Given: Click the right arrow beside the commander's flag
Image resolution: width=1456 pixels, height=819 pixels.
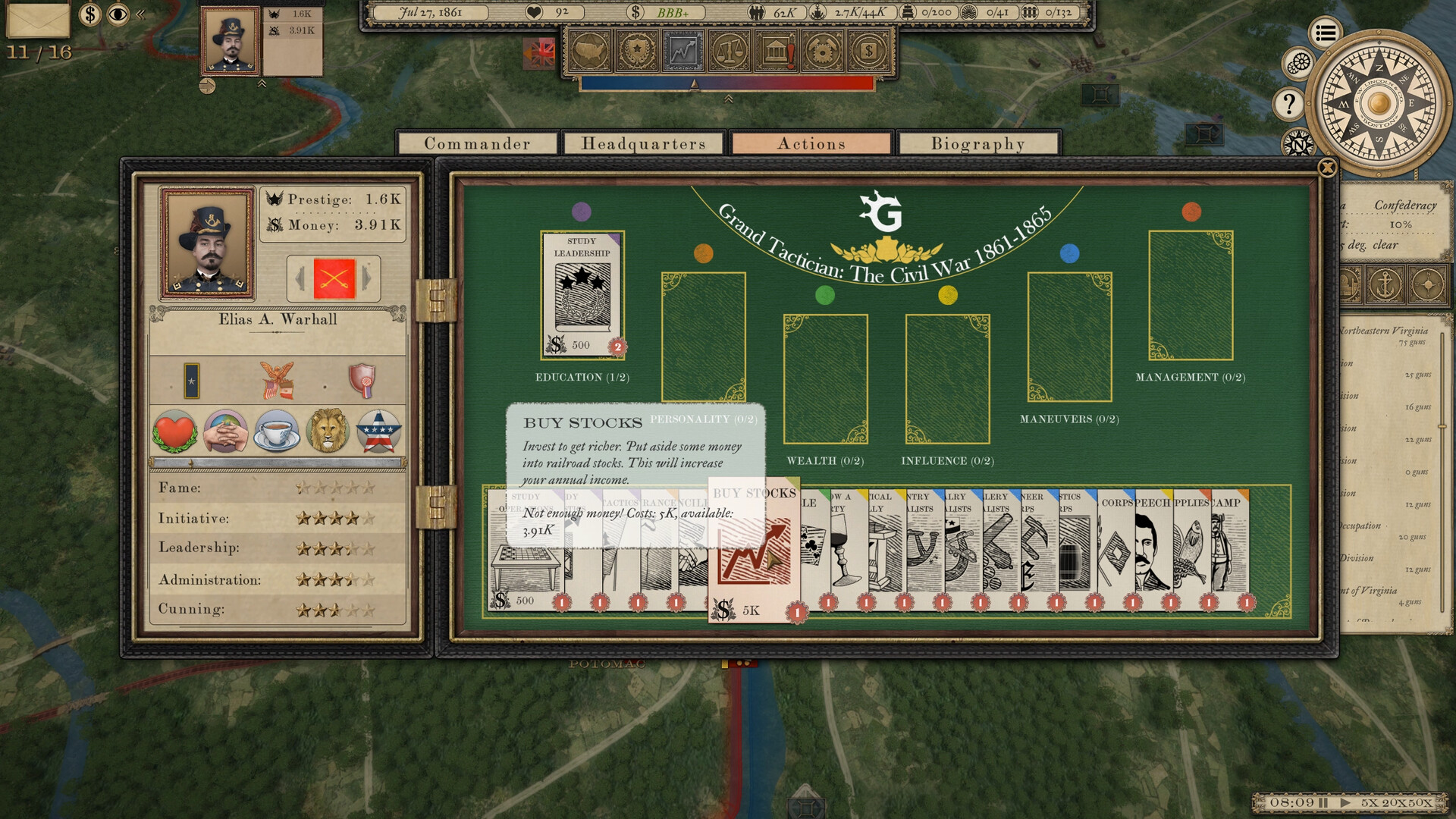Looking at the screenshot, I should coord(365,278).
